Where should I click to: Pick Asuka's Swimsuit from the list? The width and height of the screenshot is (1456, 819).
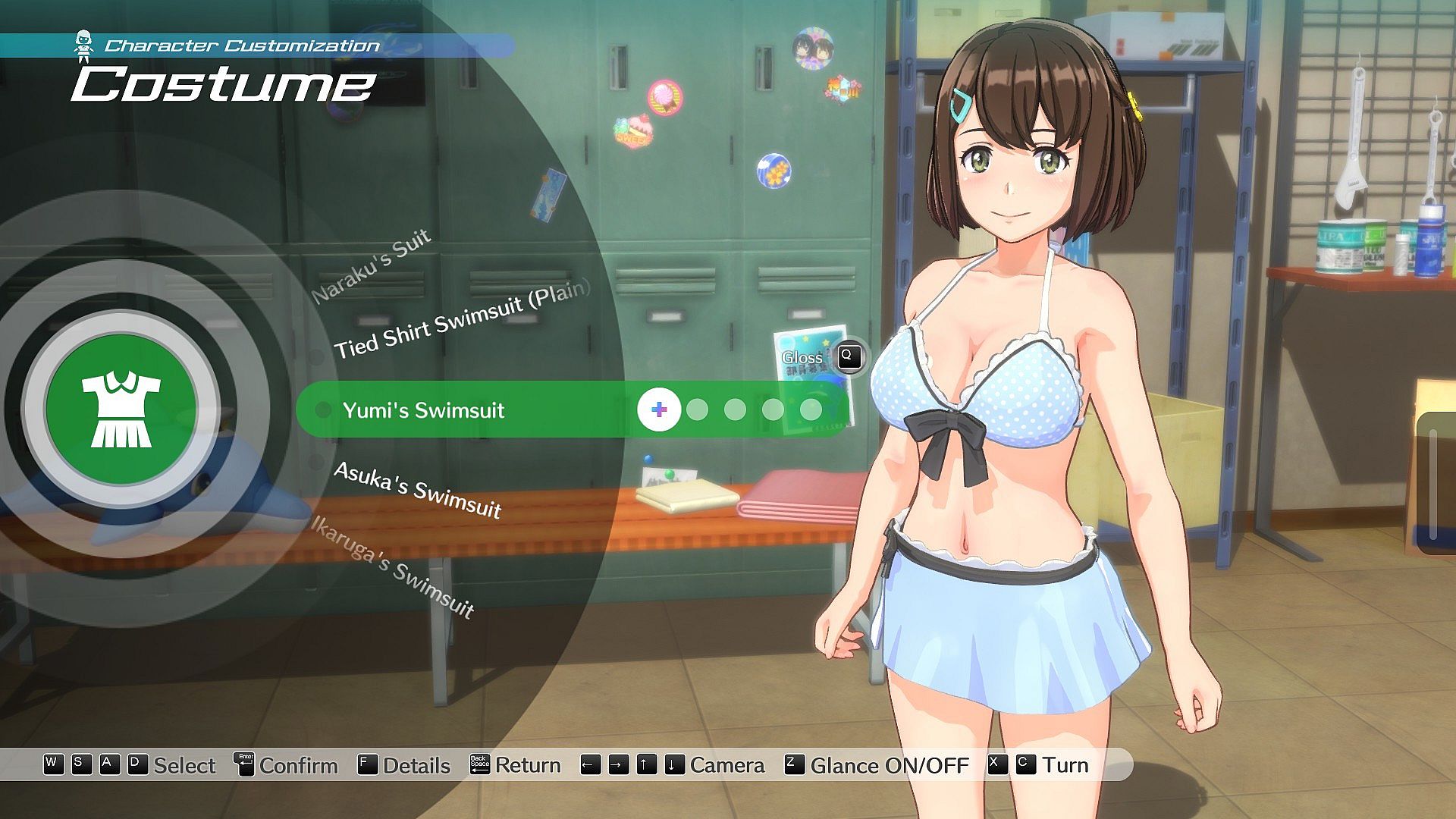point(418,490)
